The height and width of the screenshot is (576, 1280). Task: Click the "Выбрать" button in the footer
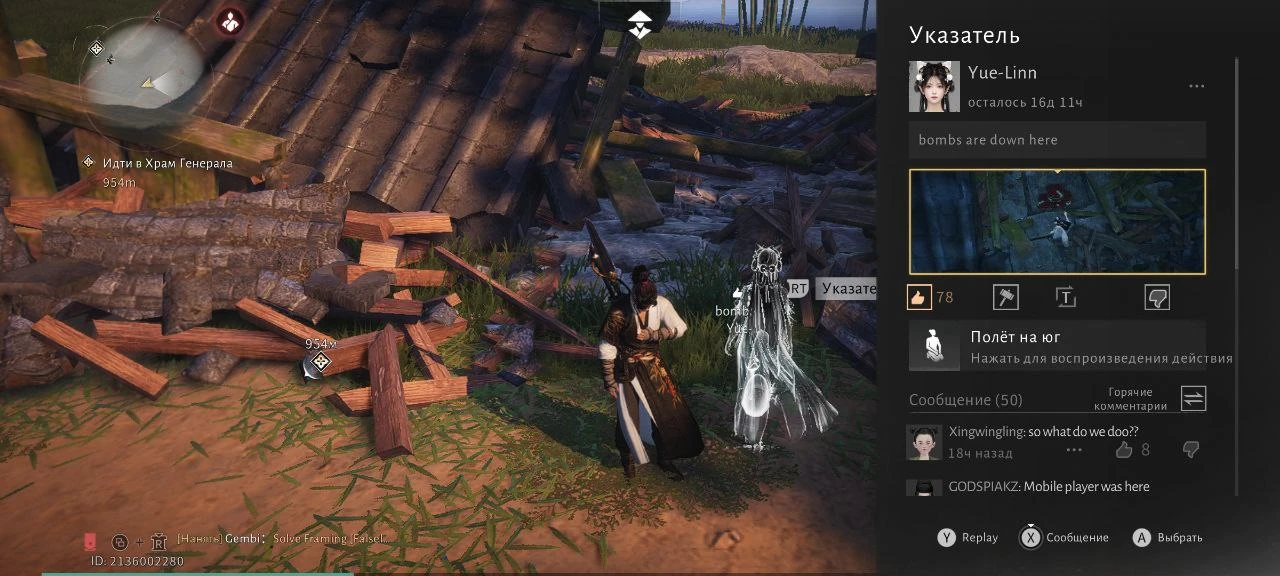coord(1168,537)
